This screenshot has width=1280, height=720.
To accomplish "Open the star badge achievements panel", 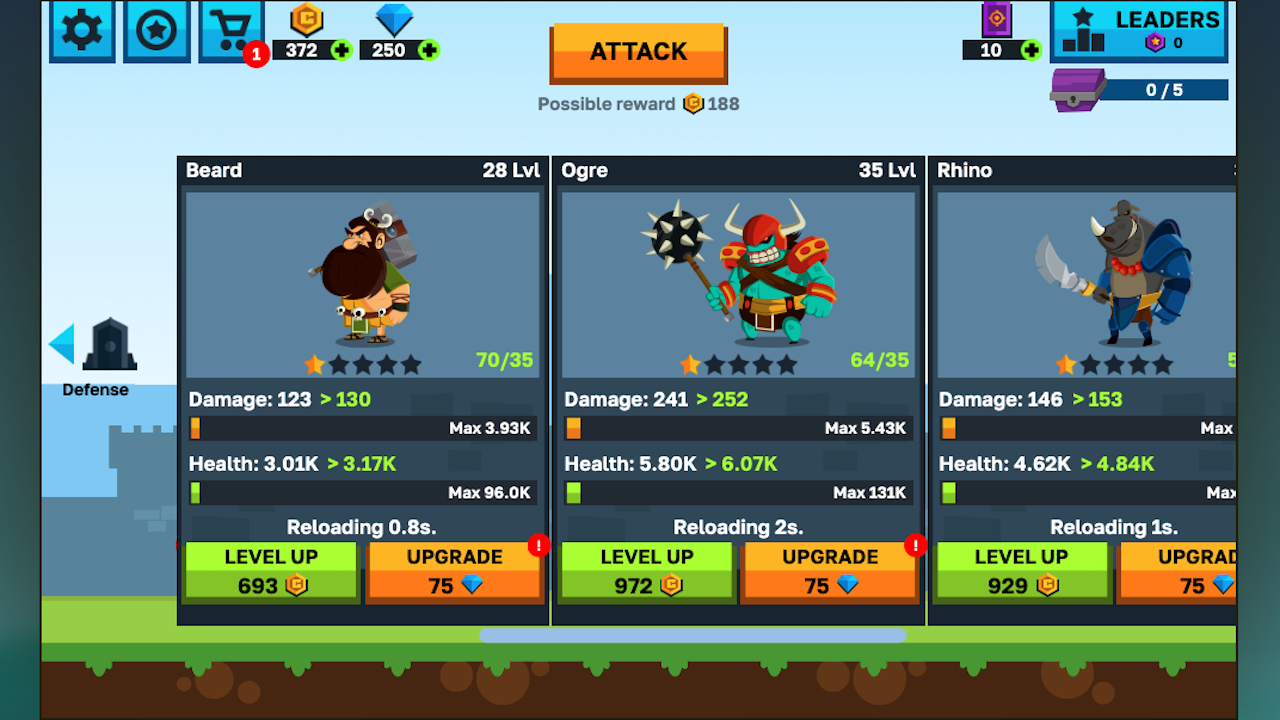I will point(156,30).
